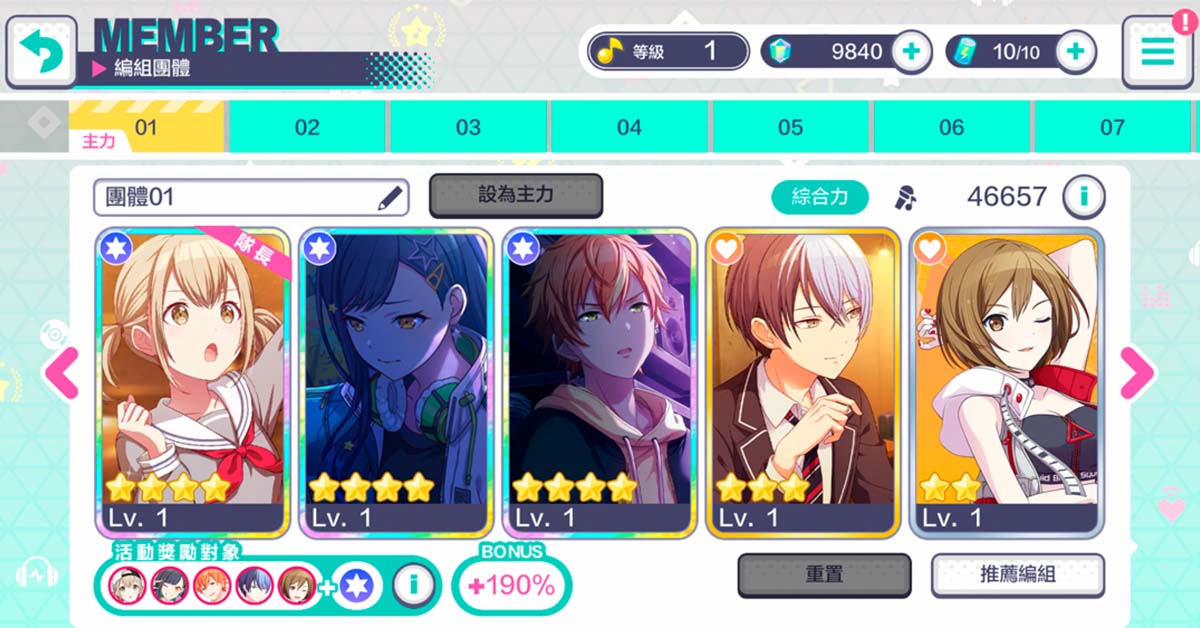Edit the team name 團體01

390,198
